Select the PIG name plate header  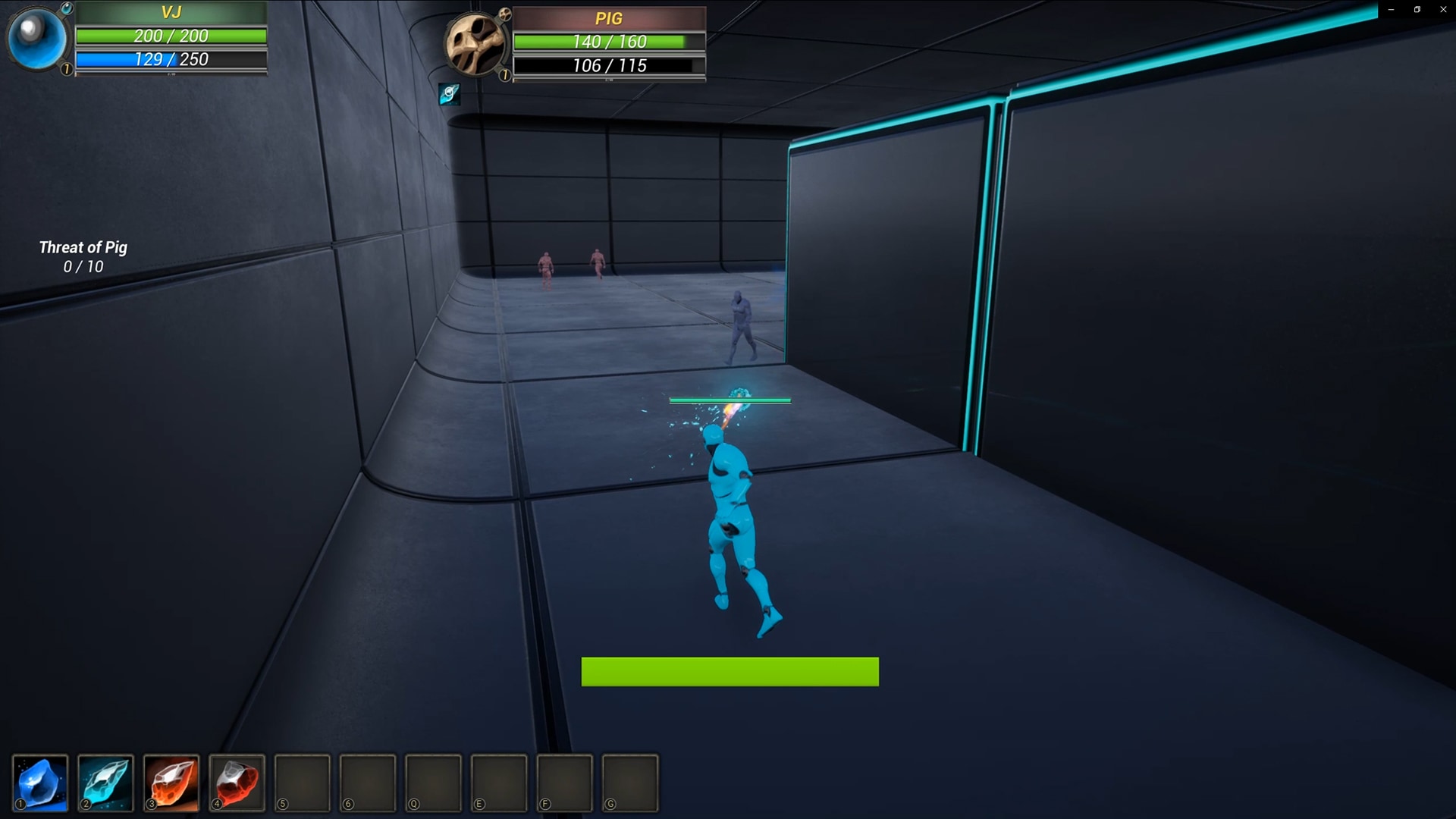[610, 18]
